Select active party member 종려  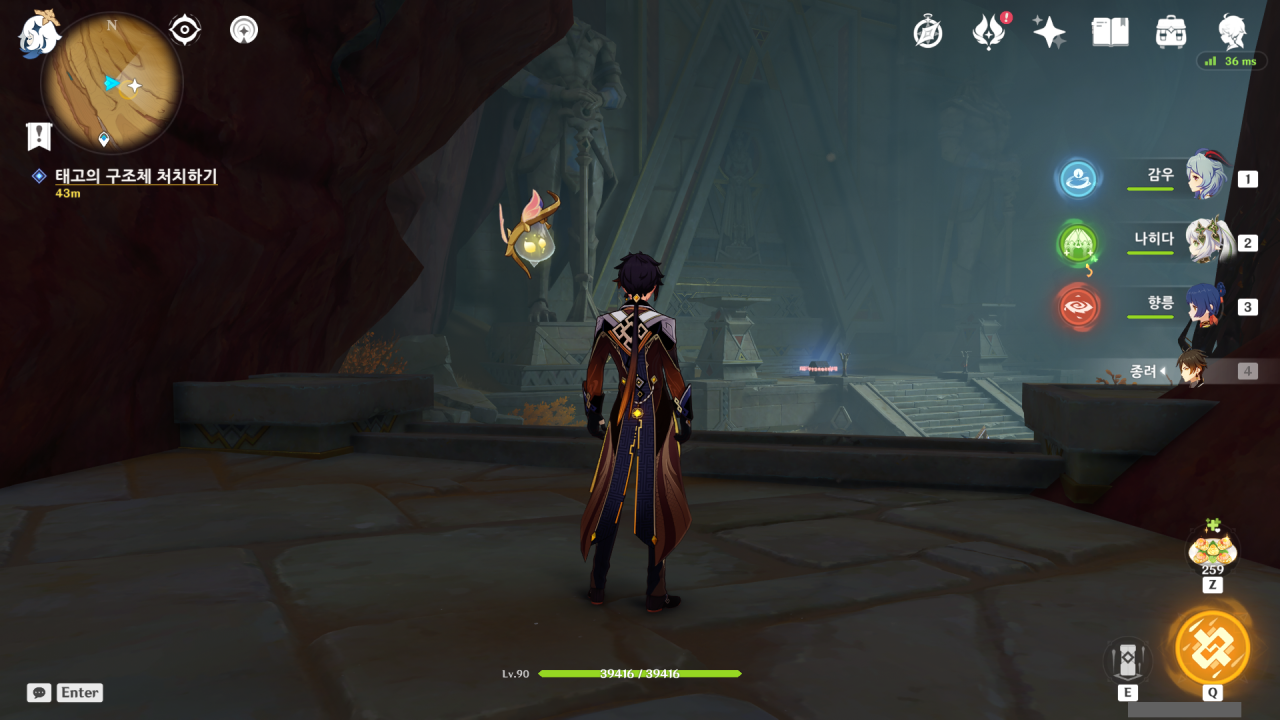[x=1190, y=370]
